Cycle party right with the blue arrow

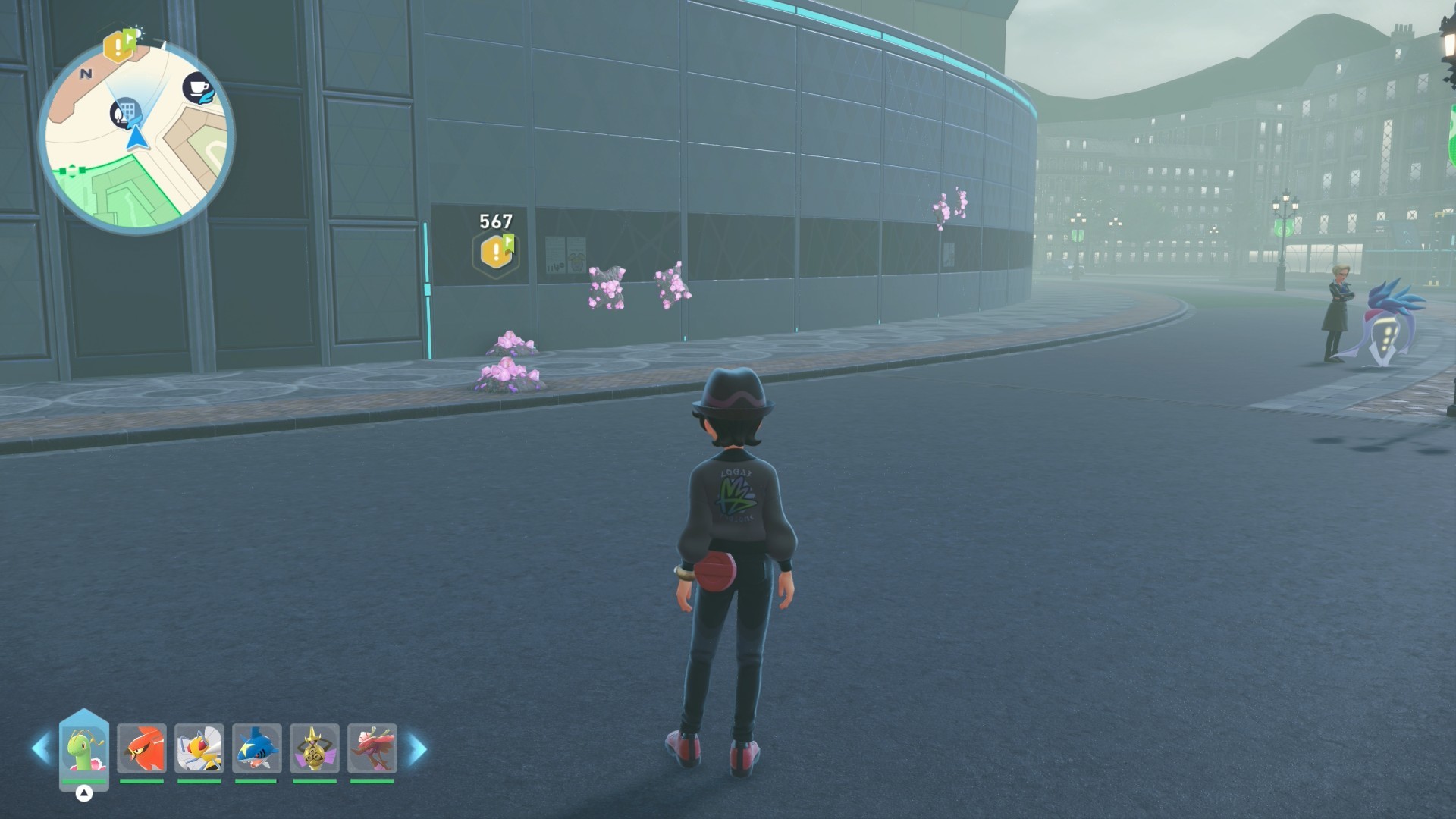coord(418,748)
